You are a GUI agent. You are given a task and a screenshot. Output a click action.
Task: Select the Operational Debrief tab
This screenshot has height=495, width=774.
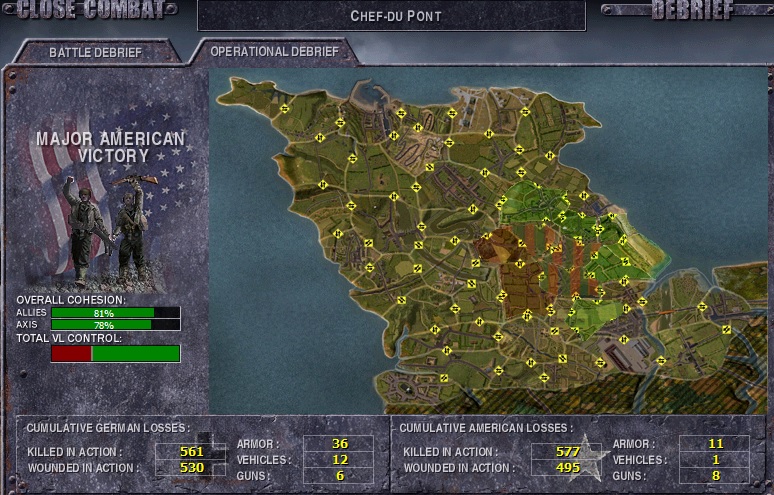coord(274,51)
